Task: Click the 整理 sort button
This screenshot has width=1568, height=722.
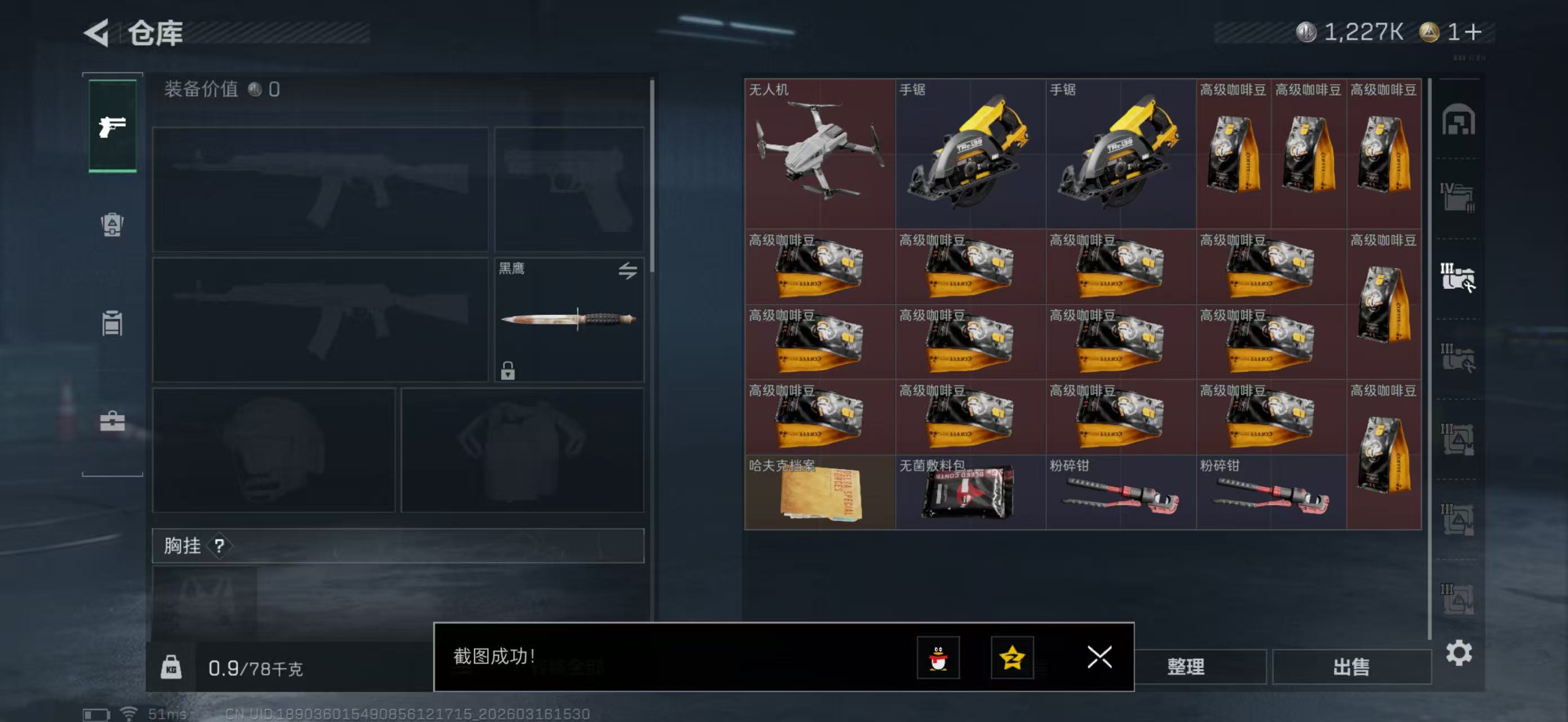Action: (1185, 666)
